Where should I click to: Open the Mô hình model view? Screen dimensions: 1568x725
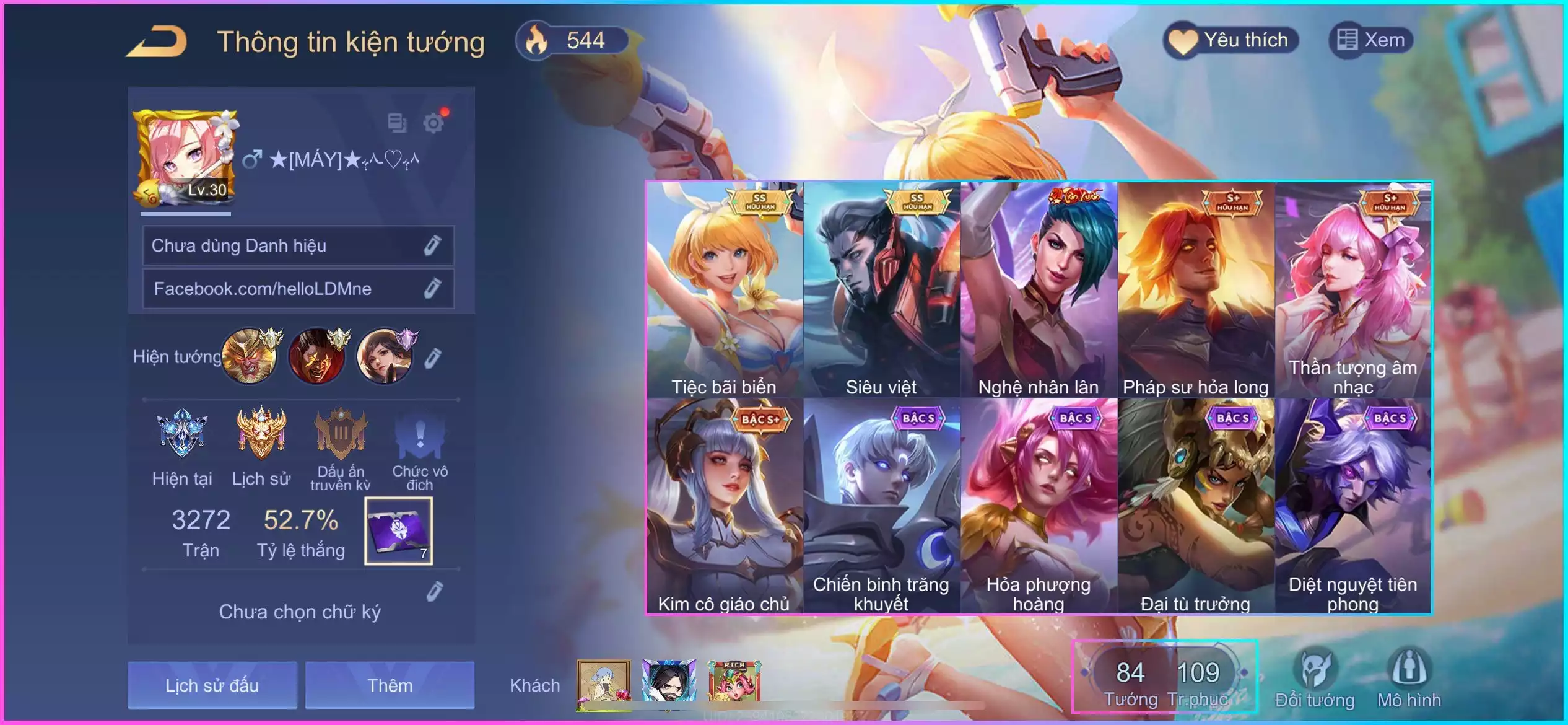coord(1409,679)
